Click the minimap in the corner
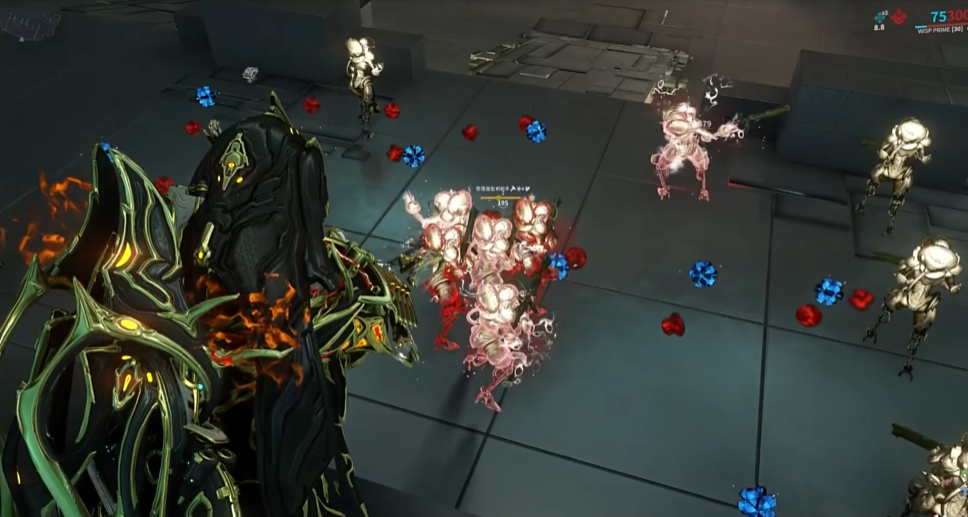968x517 pixels. [28, 22]
